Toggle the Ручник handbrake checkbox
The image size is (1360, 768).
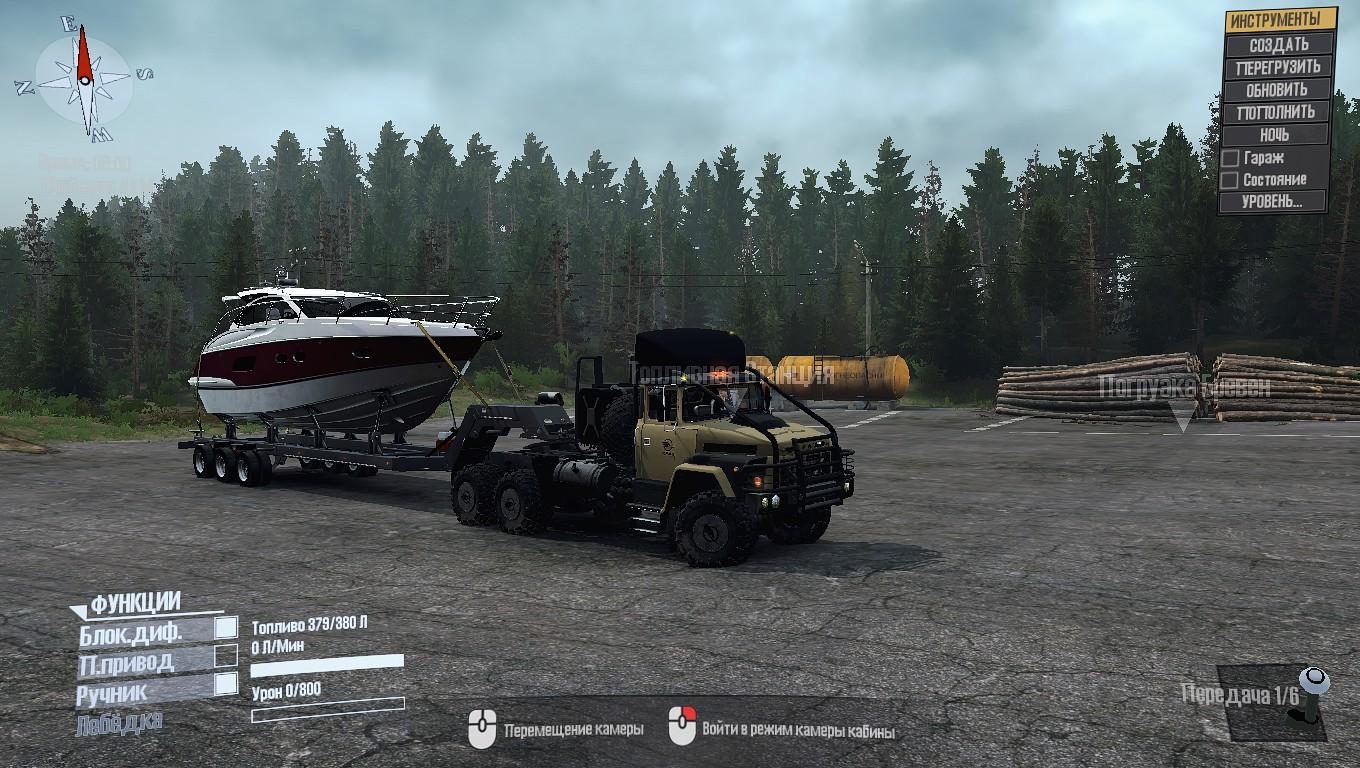227,684
